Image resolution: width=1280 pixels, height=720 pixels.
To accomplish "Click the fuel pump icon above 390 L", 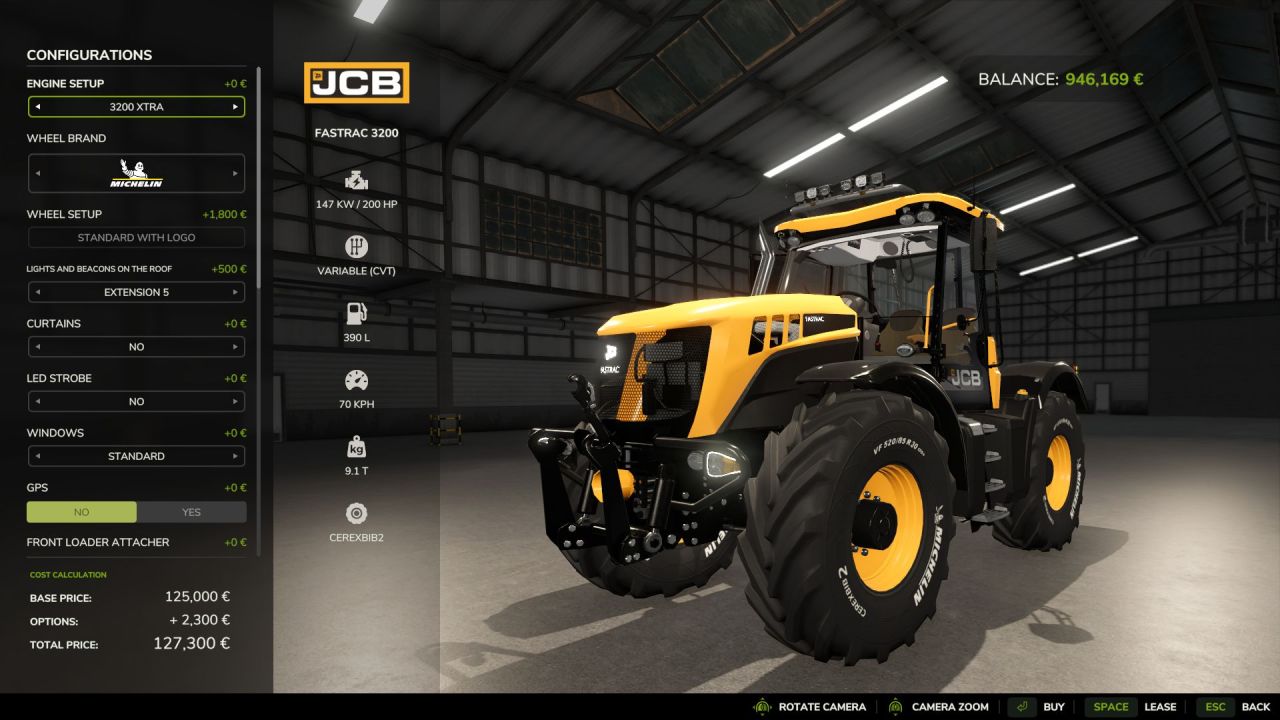I will pos(357,313).
